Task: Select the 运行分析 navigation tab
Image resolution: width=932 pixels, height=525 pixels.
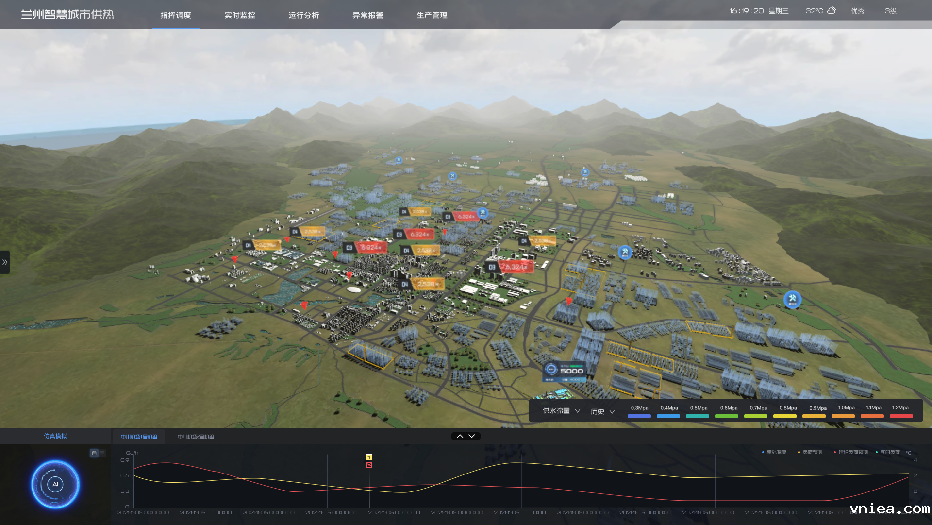Action: (303, 15)
